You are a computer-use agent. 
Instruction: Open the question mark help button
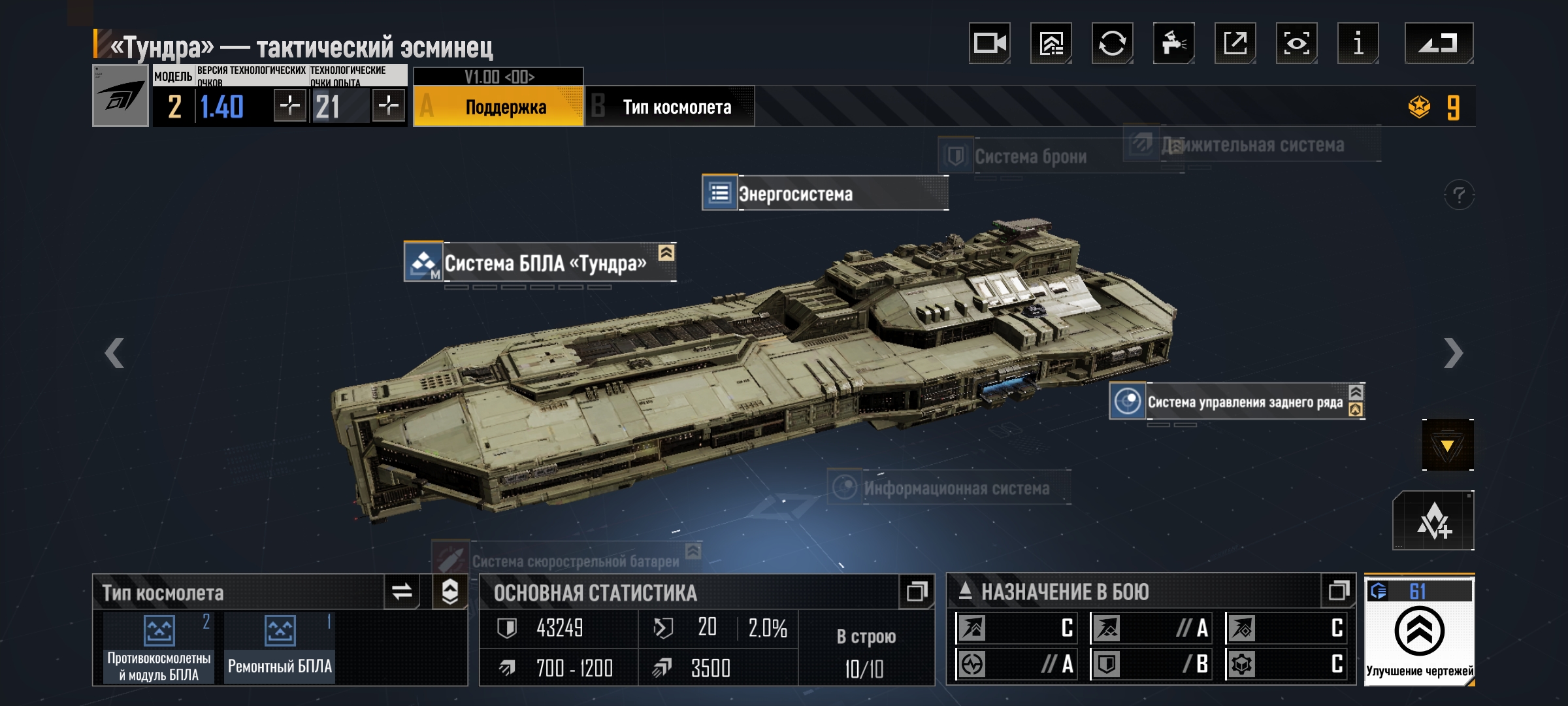1458,195
